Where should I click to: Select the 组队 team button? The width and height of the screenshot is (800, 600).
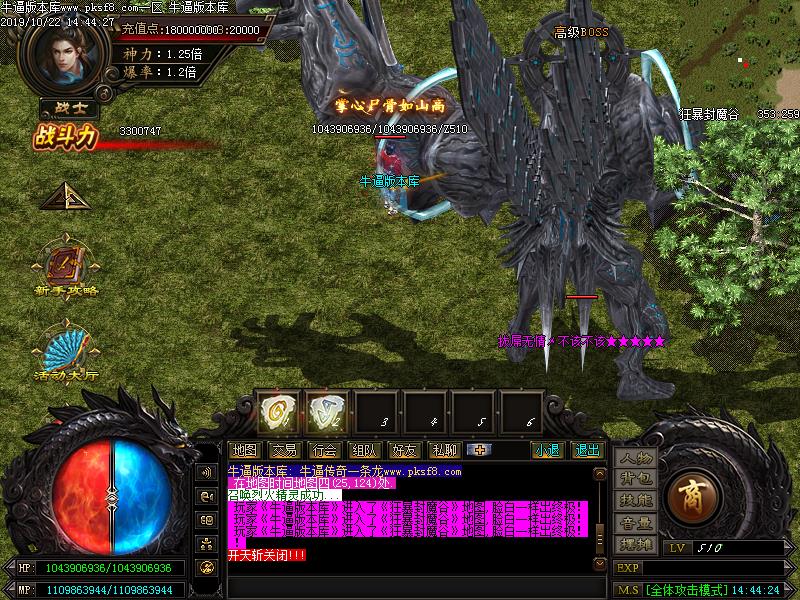tap(363, 450)
